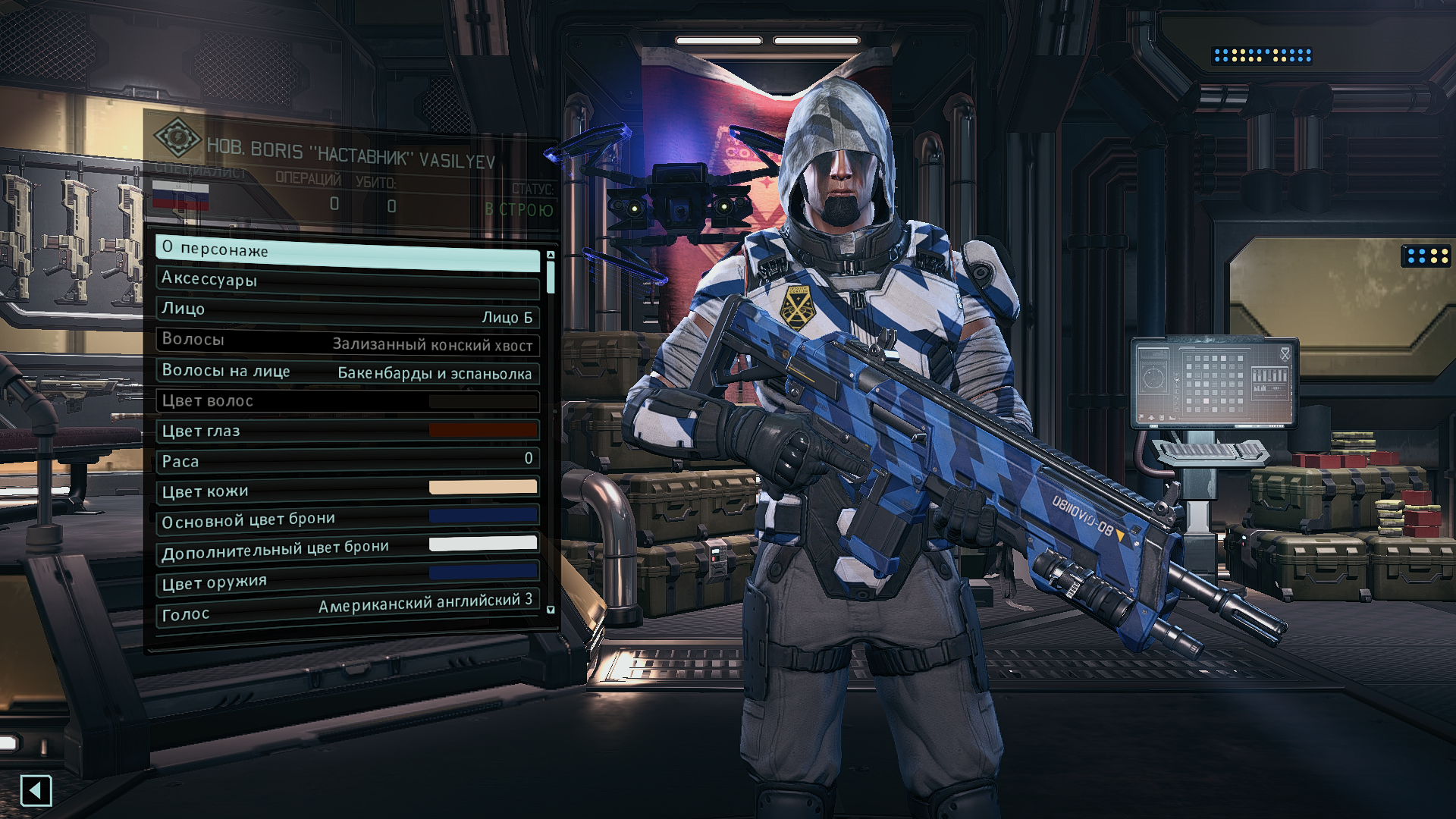Change the «Раса» setting
The image size is (1456, 819).
point(347,460)
